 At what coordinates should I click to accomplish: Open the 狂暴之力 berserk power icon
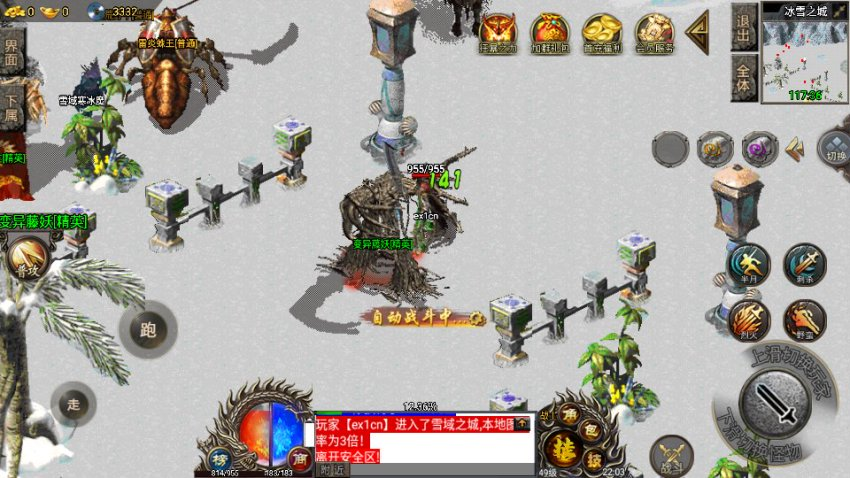click(497, 31)
